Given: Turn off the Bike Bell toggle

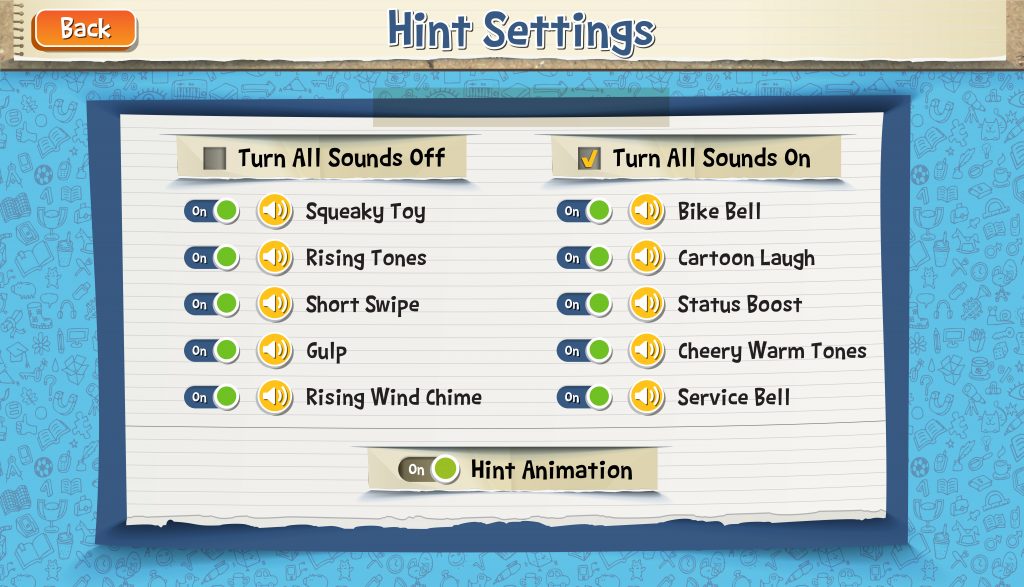Looking at the screenshot, I should [584, 211].
